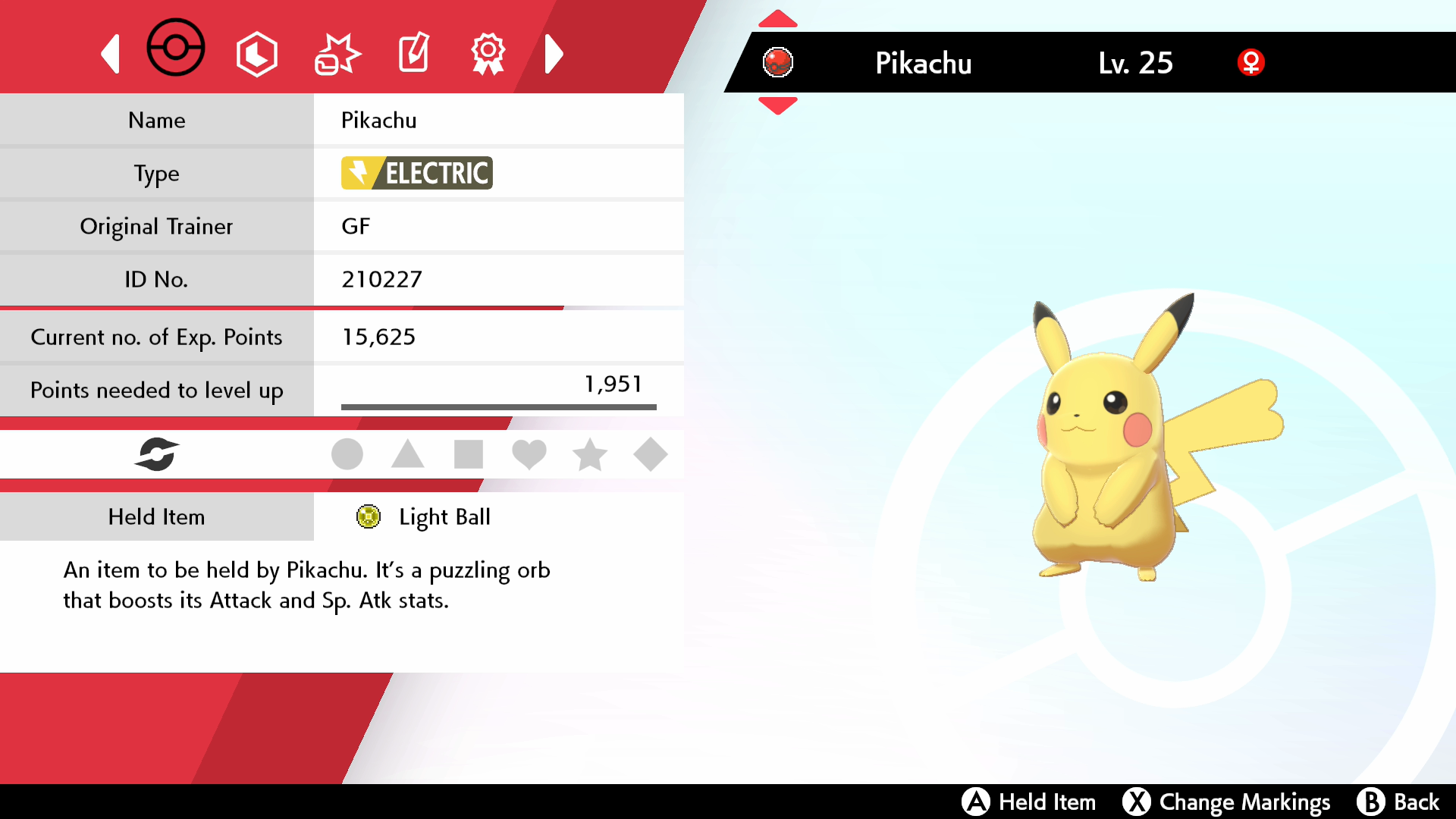
Task: Activate X Change Markings
Action: pyautogui.click(x=1227, y=802)
